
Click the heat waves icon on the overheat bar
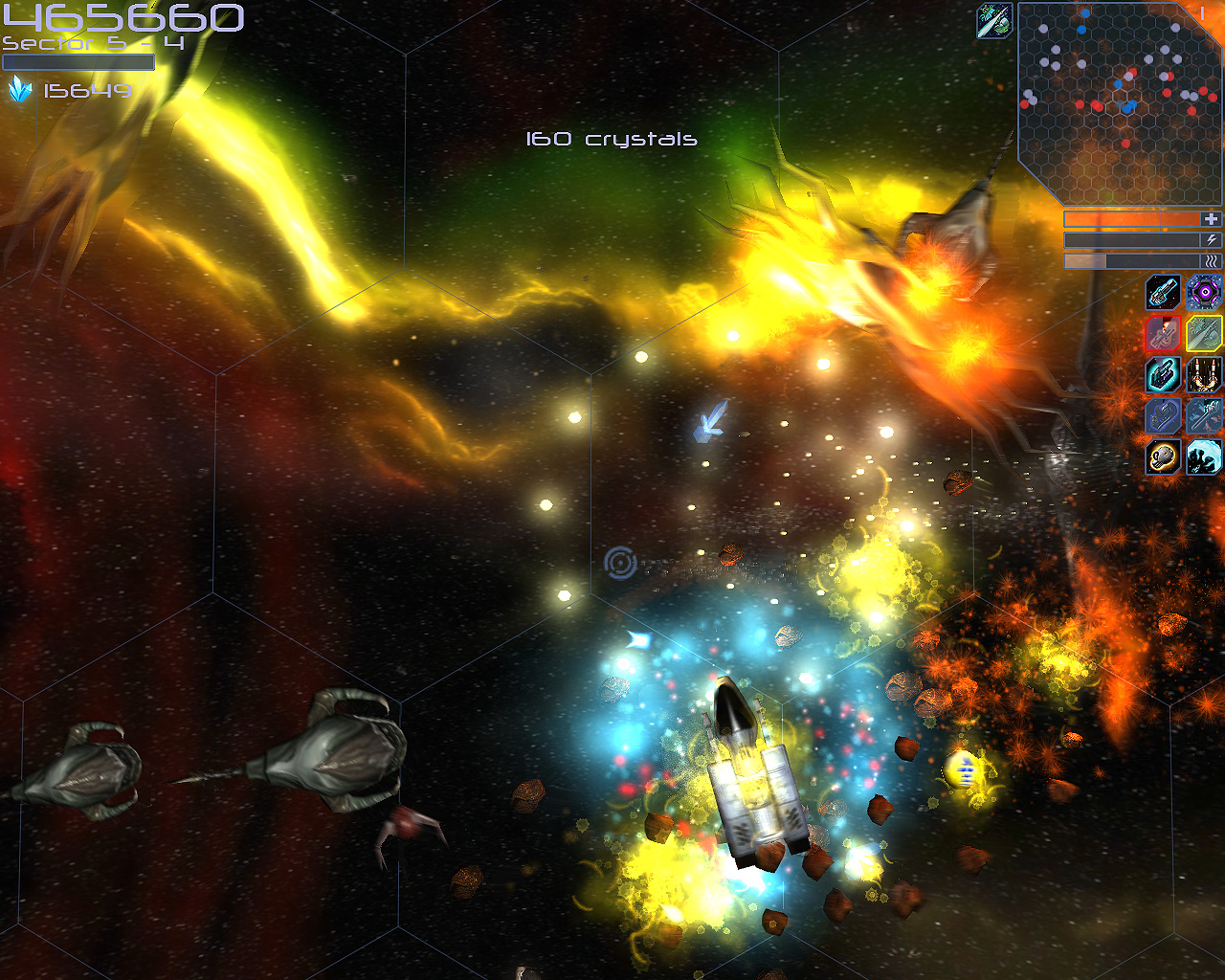(x=1211, y=261)
